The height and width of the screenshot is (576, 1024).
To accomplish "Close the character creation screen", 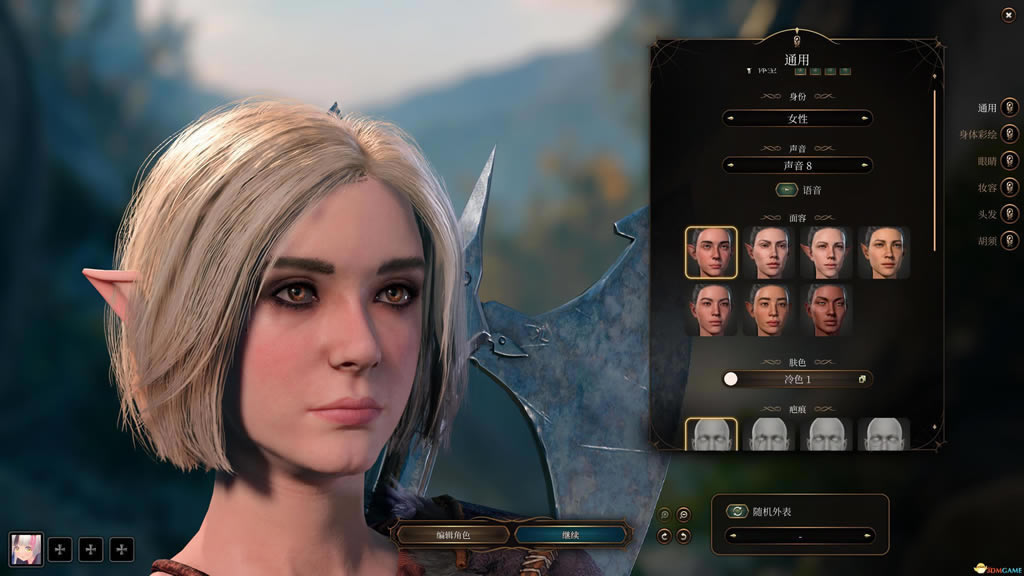I will point(1007,15).
